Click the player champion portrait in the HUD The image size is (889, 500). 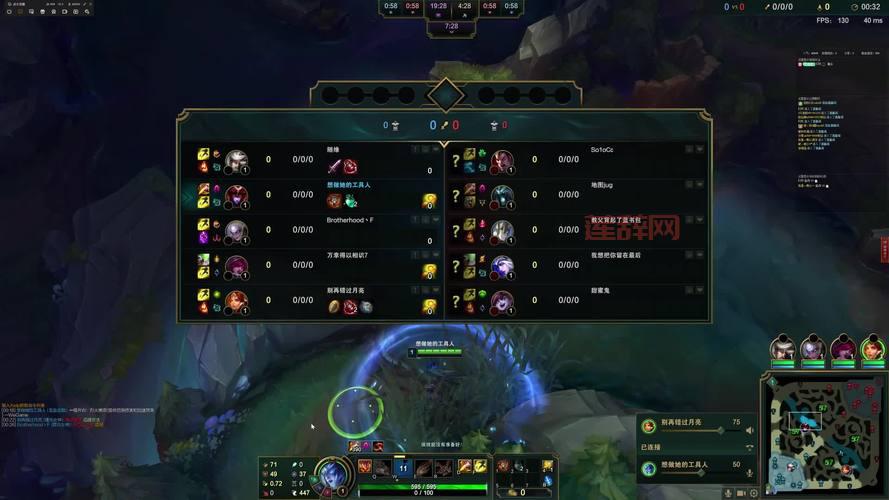point(331,474)
